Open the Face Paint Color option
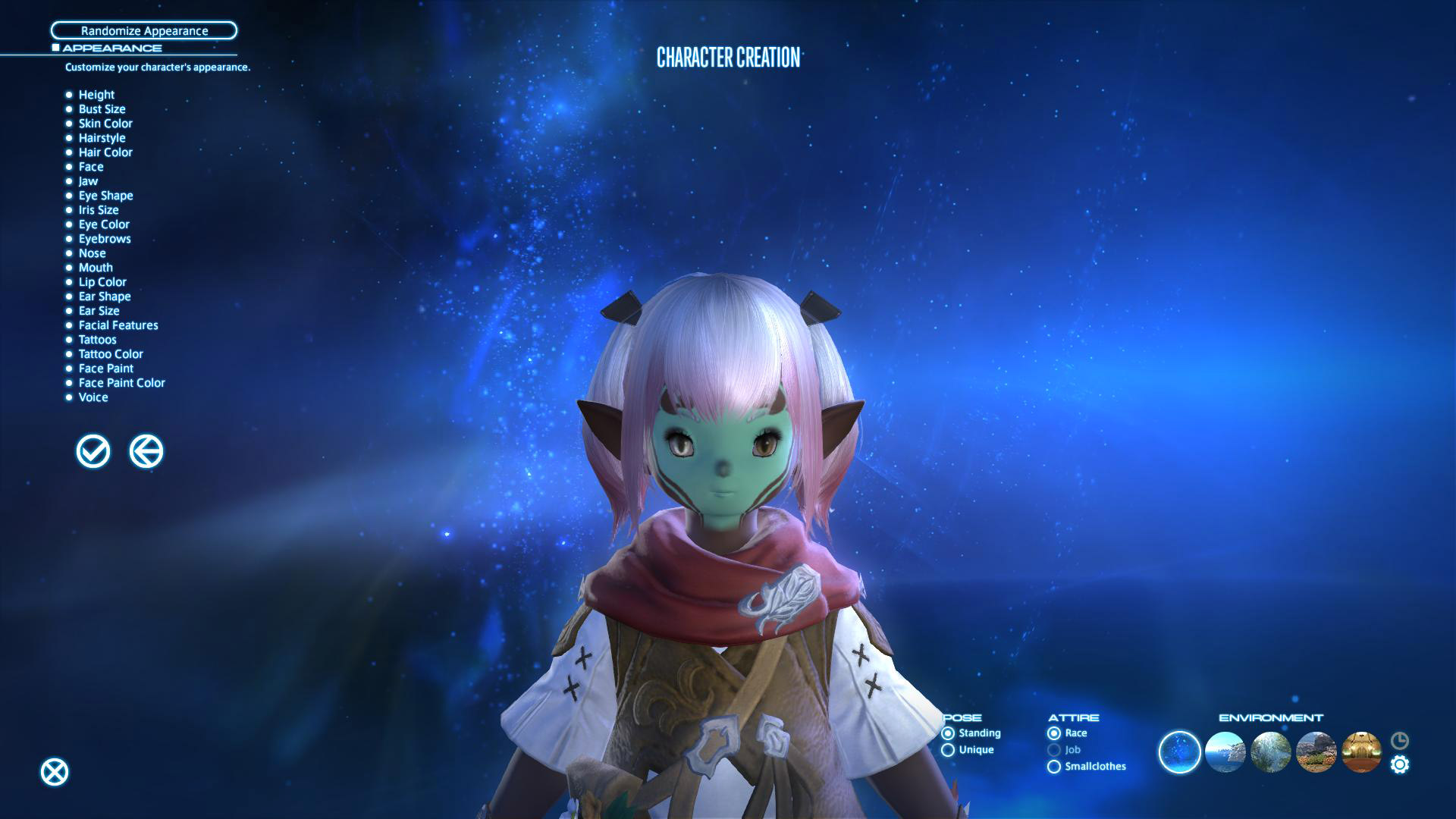This screenshot has width=1456, height=819. point(121,383)
